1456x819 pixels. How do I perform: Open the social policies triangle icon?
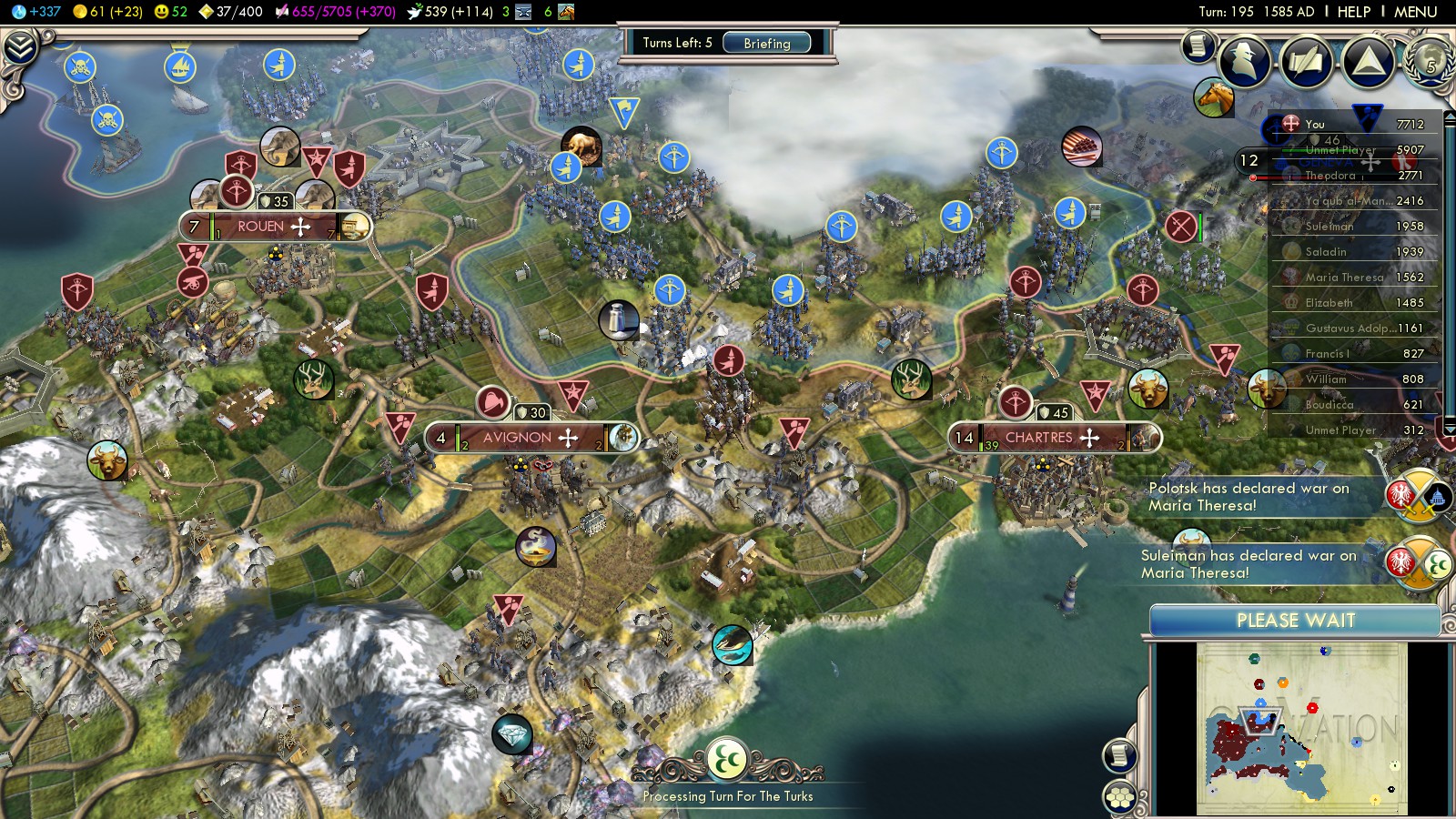point(1367,61)
